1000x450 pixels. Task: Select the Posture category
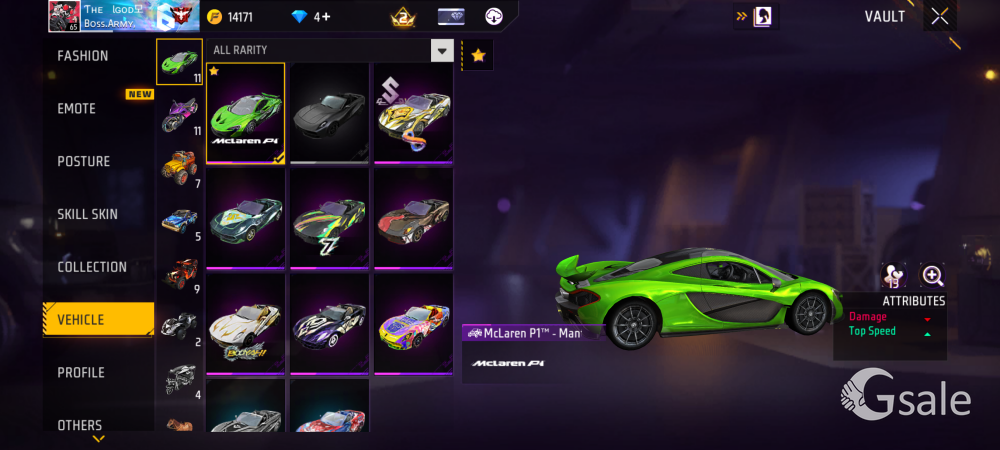84,161
